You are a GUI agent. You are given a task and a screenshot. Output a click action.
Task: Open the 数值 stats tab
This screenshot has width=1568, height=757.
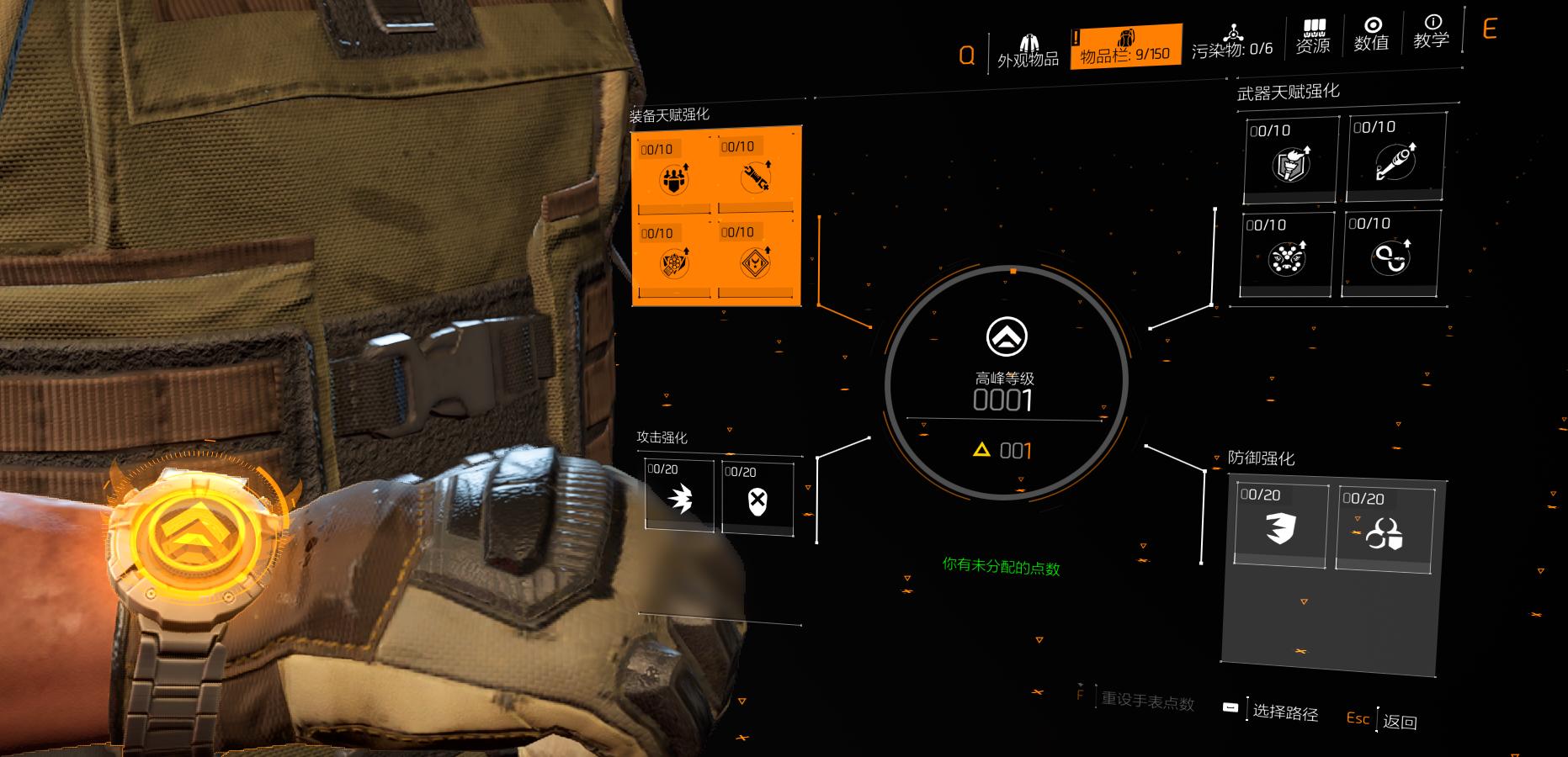(1371, 34)
